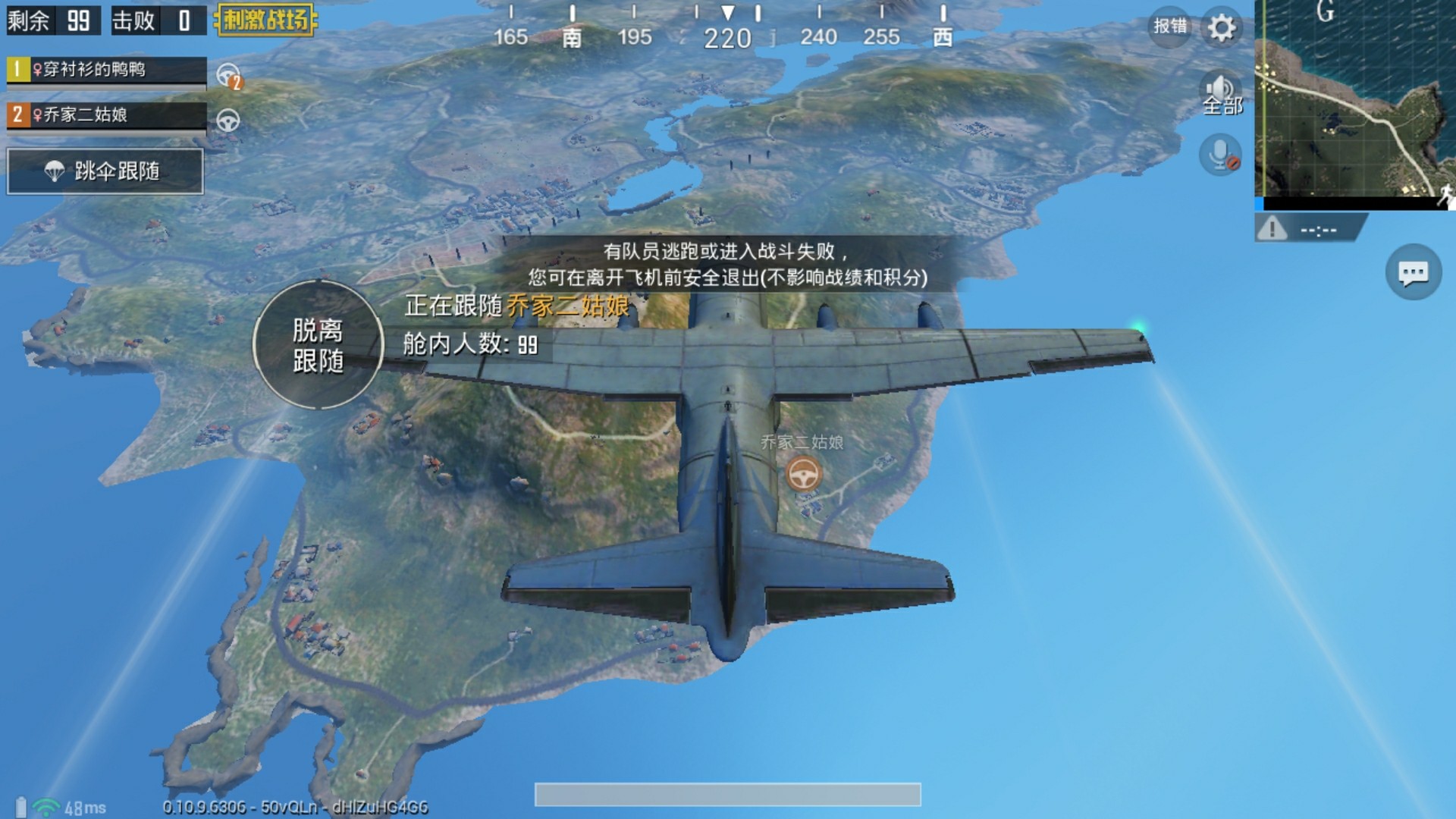Image resolution: width=1456 pixels, height=819 pixels.
Task: Select the 跳伞跟随 parachute follow button
Action: [x=105, y=171]
